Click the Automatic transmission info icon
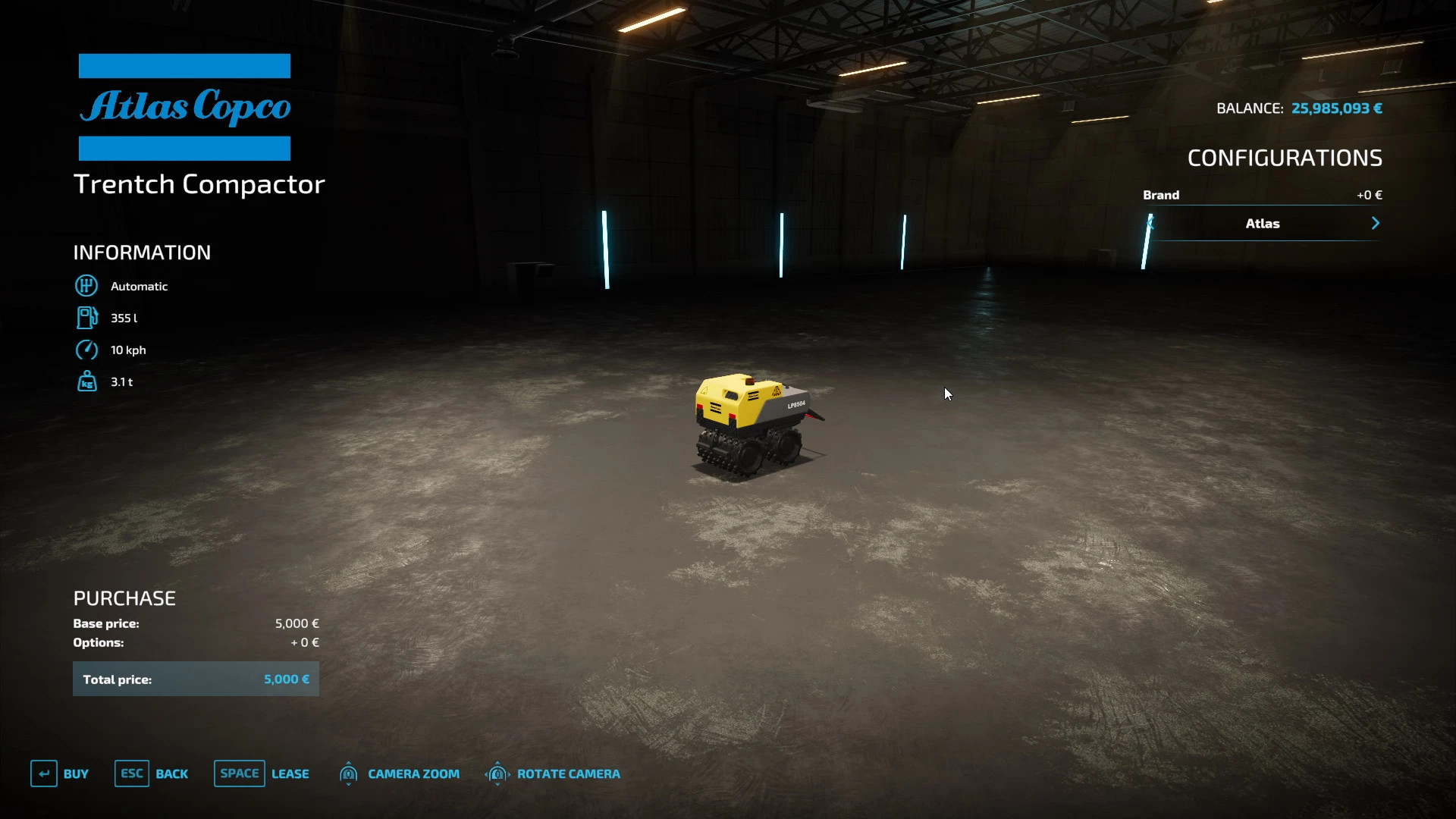 tap(86, 286)
